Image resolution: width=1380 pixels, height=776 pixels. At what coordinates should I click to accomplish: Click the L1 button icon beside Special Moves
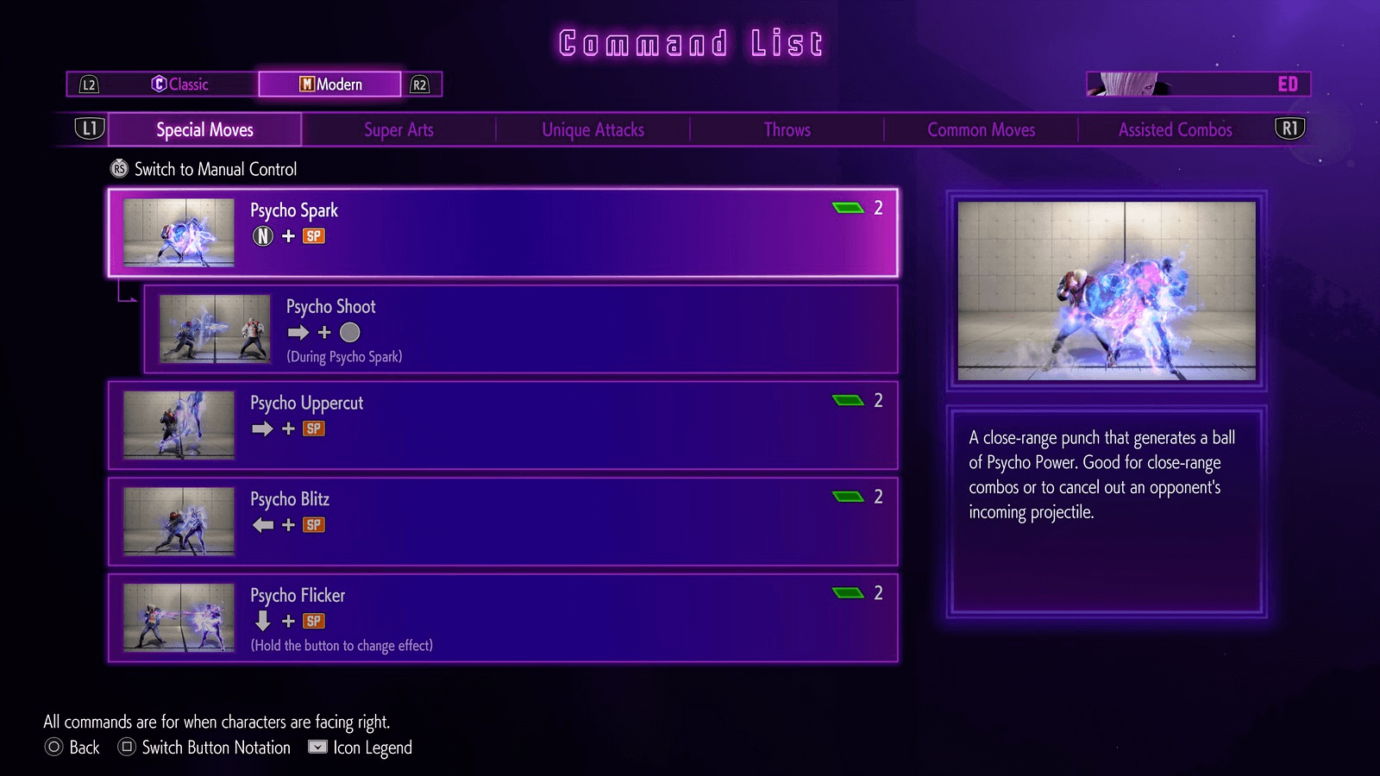coord(90,128)
